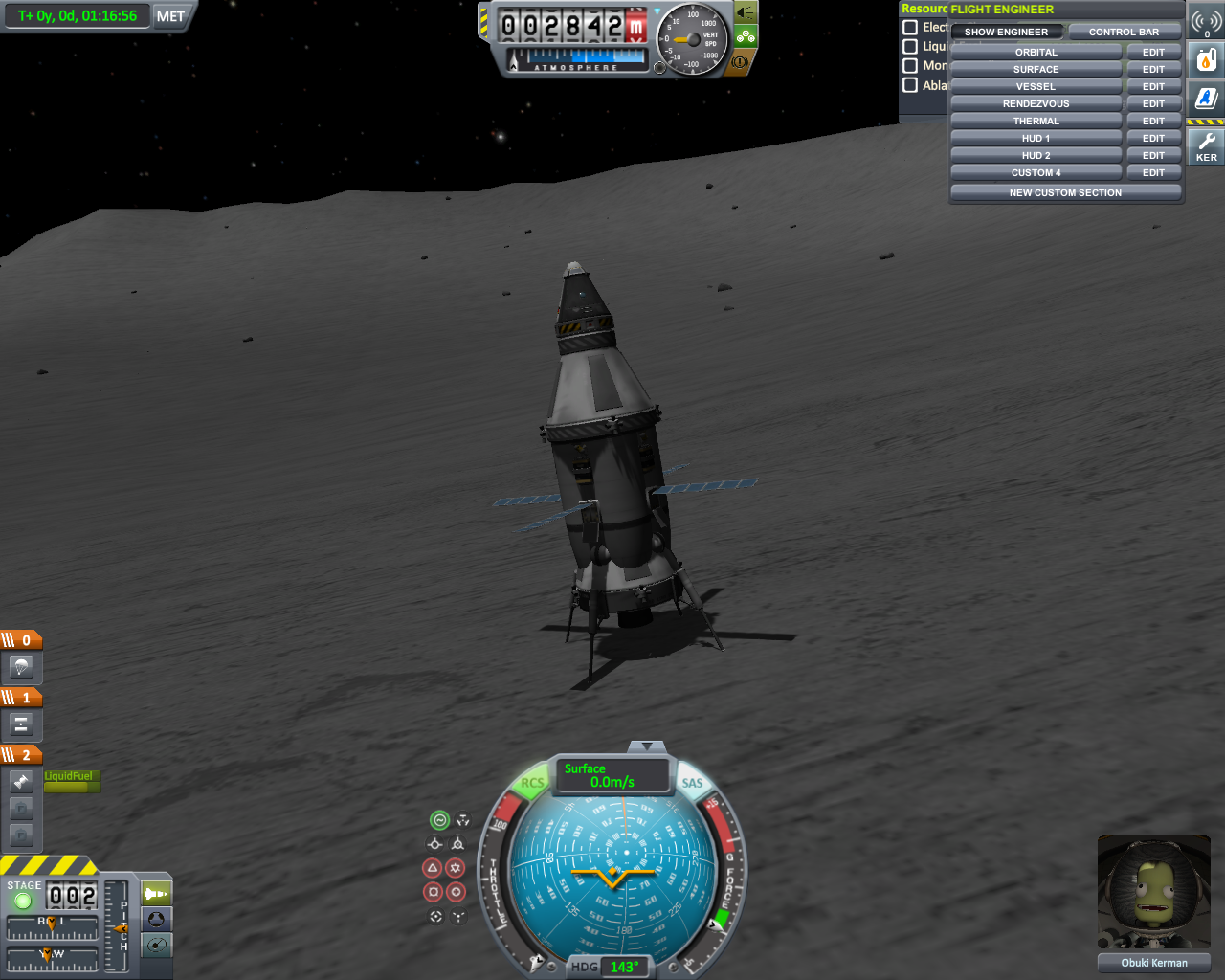Edit the THERMAL section
The width and height of the screenshot is (1225, 980).
point(1153,122)
